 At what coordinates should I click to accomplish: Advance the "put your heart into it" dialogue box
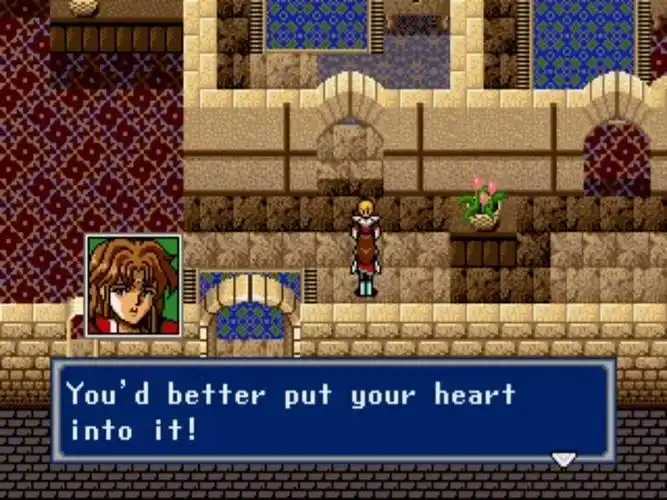click(x=333, y=412)
